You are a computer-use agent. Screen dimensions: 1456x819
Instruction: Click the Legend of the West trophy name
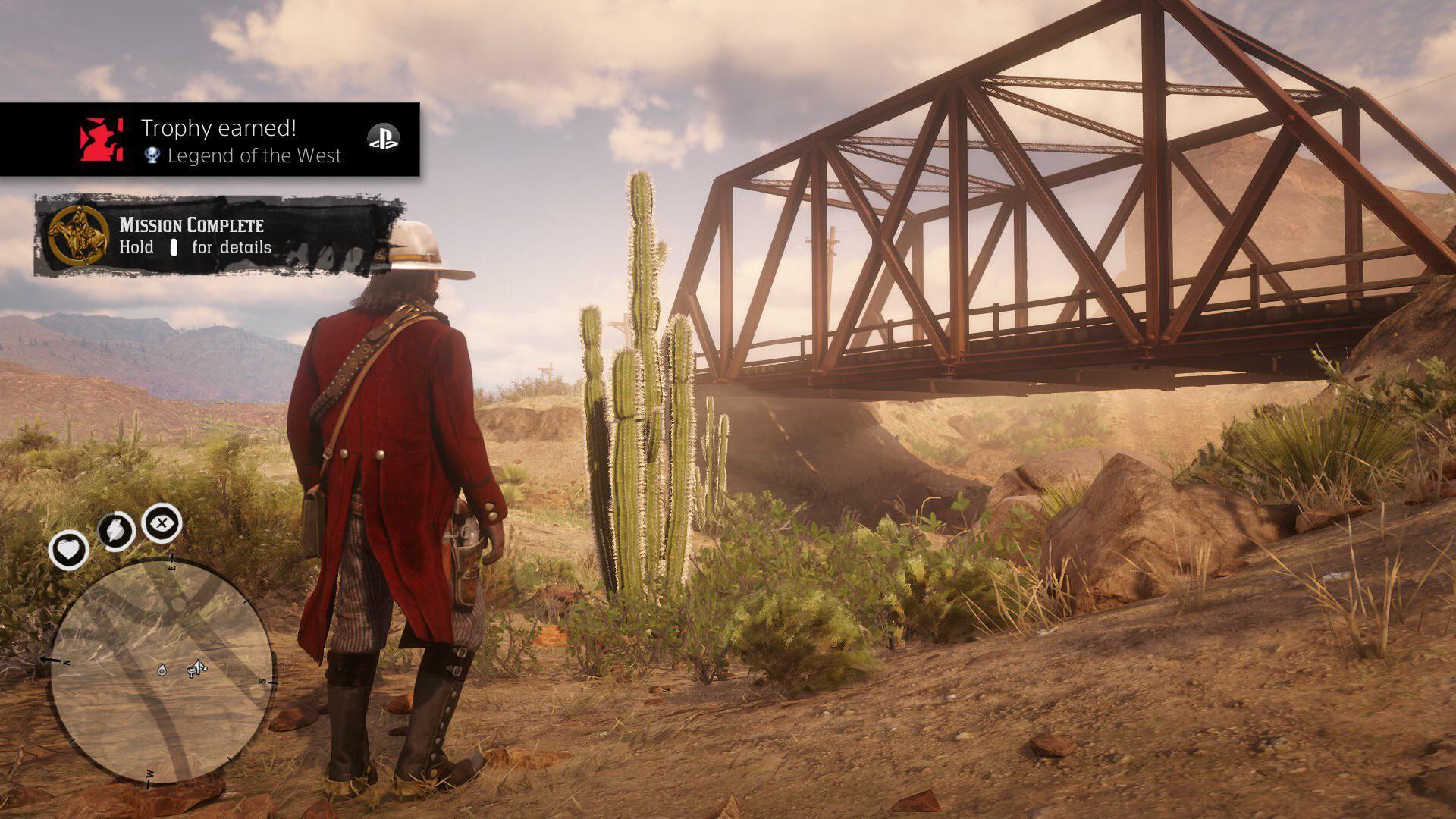click(254, 157)
